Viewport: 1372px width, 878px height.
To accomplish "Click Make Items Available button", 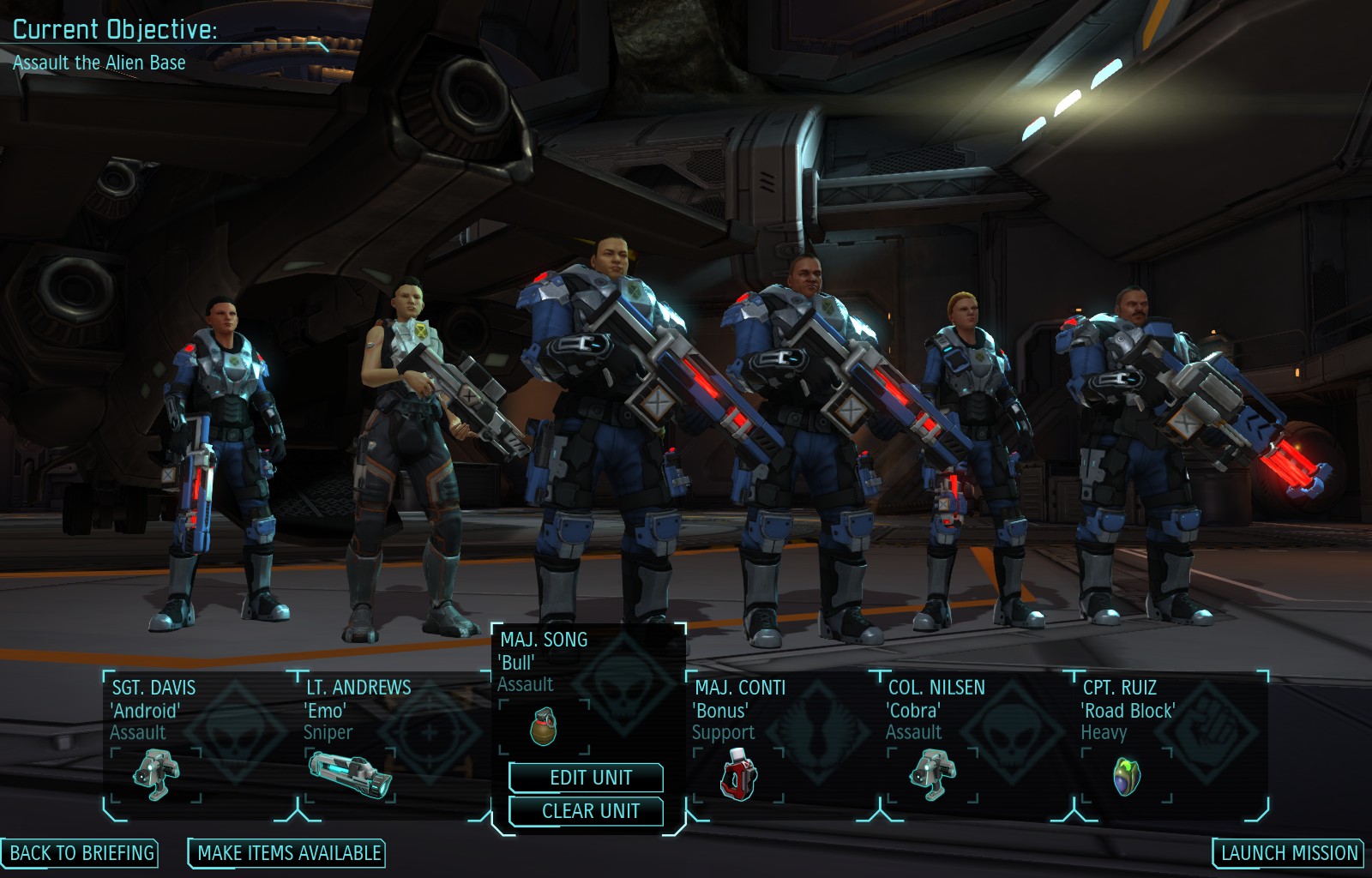I will tap(288, 853).
